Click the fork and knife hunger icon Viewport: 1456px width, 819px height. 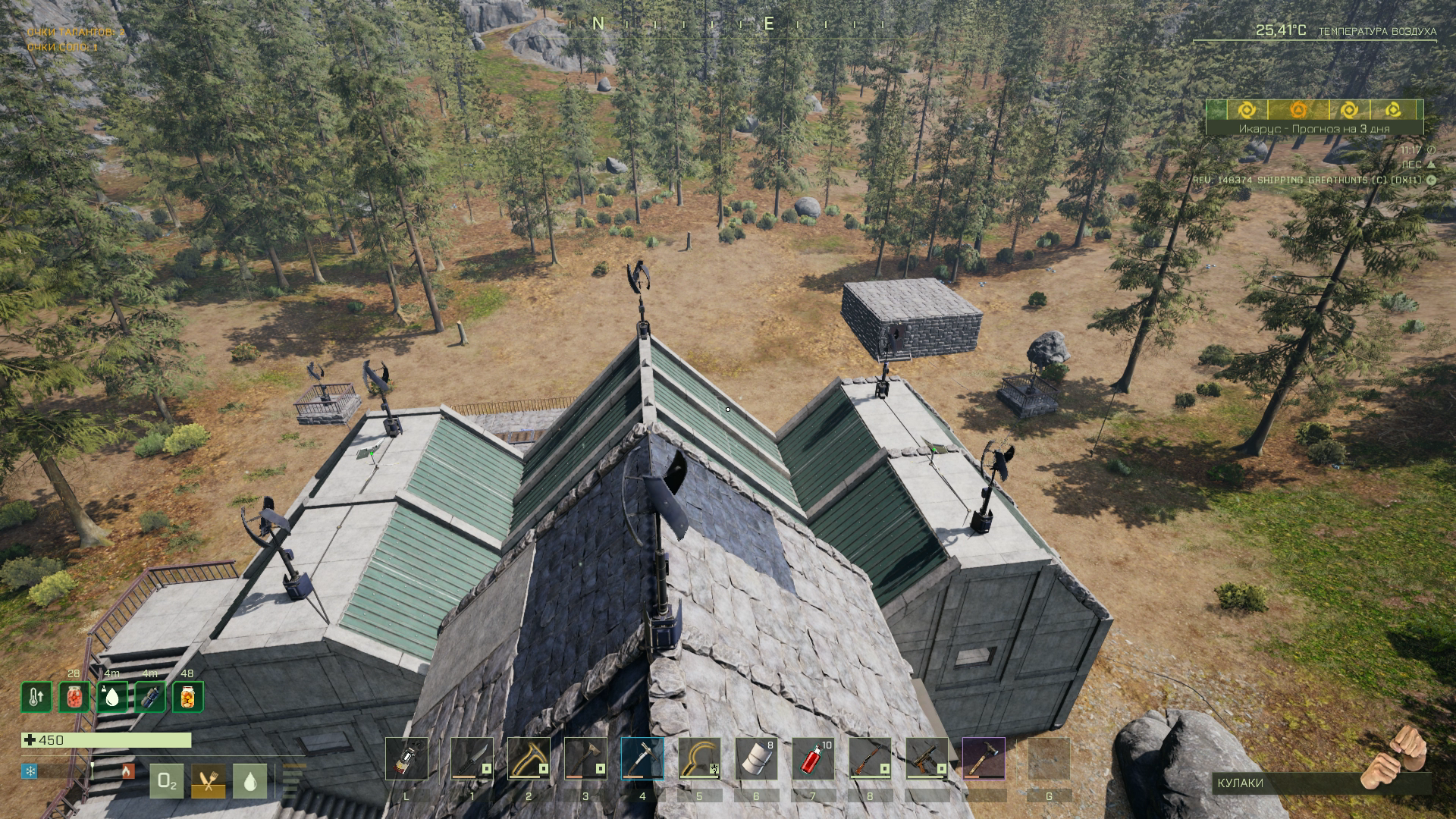tap(209, 781)
